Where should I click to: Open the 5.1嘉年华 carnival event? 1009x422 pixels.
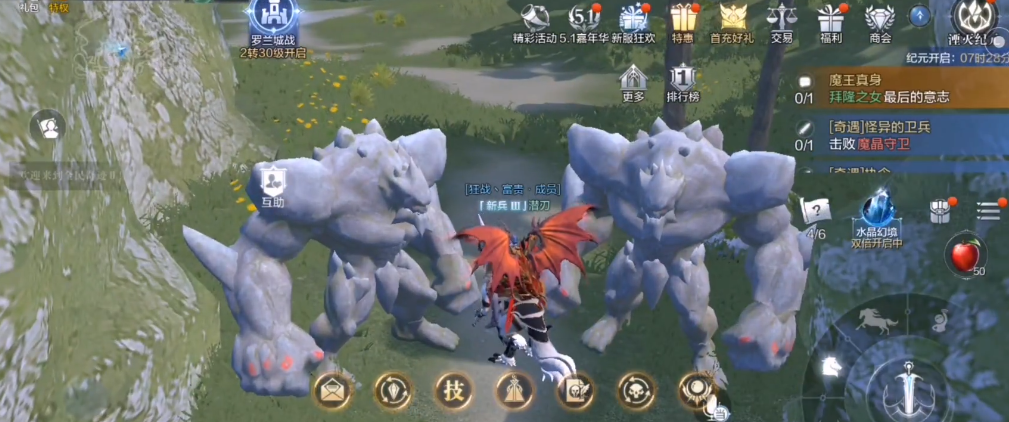tap(583, 18)
